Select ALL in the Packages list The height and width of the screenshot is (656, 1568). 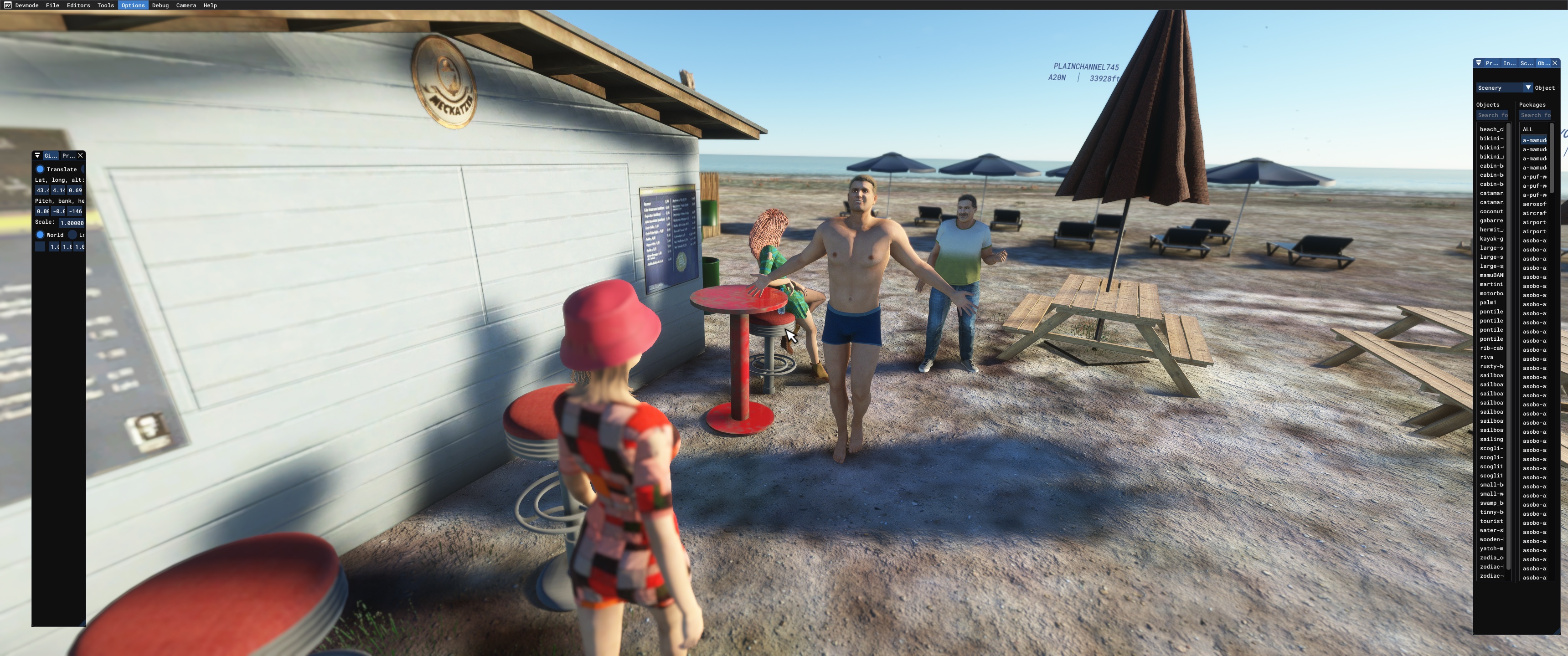point(1528,130)
